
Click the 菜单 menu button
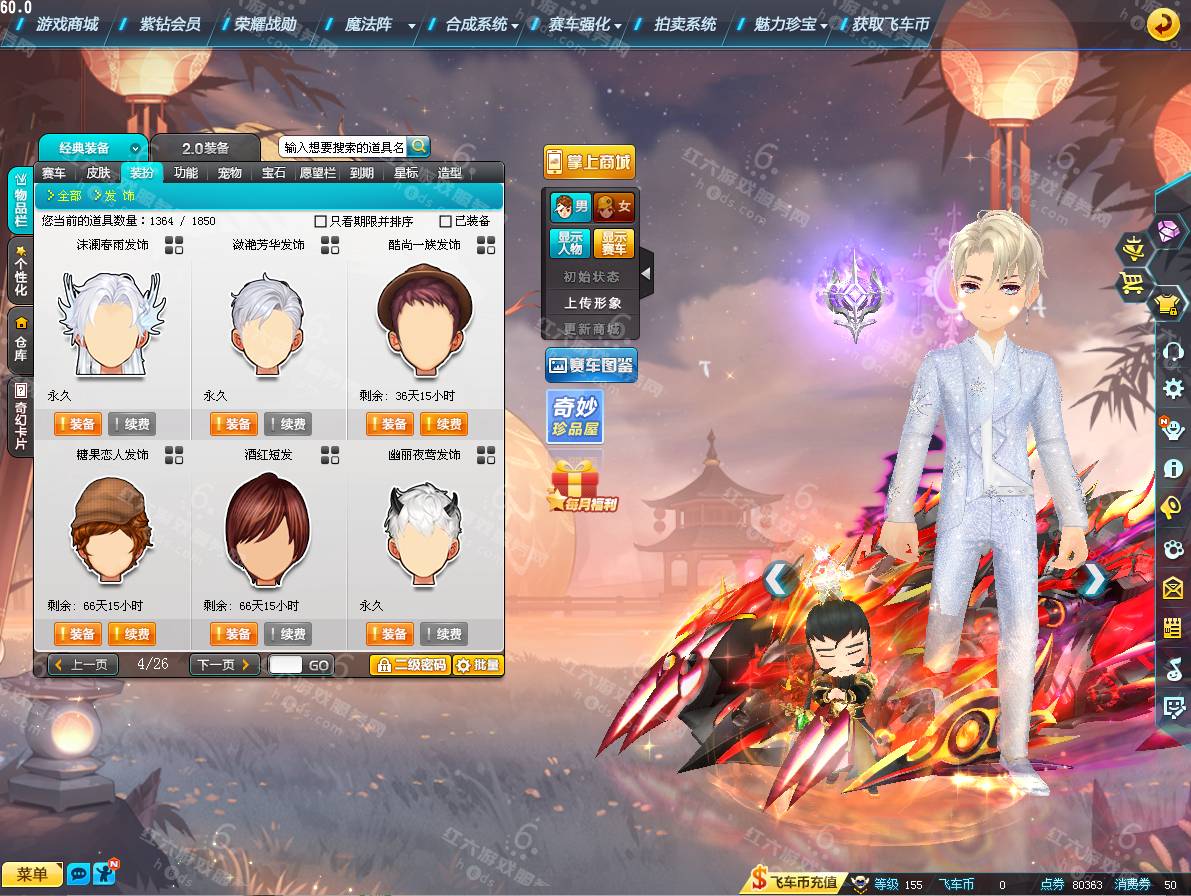pos(32,875)
